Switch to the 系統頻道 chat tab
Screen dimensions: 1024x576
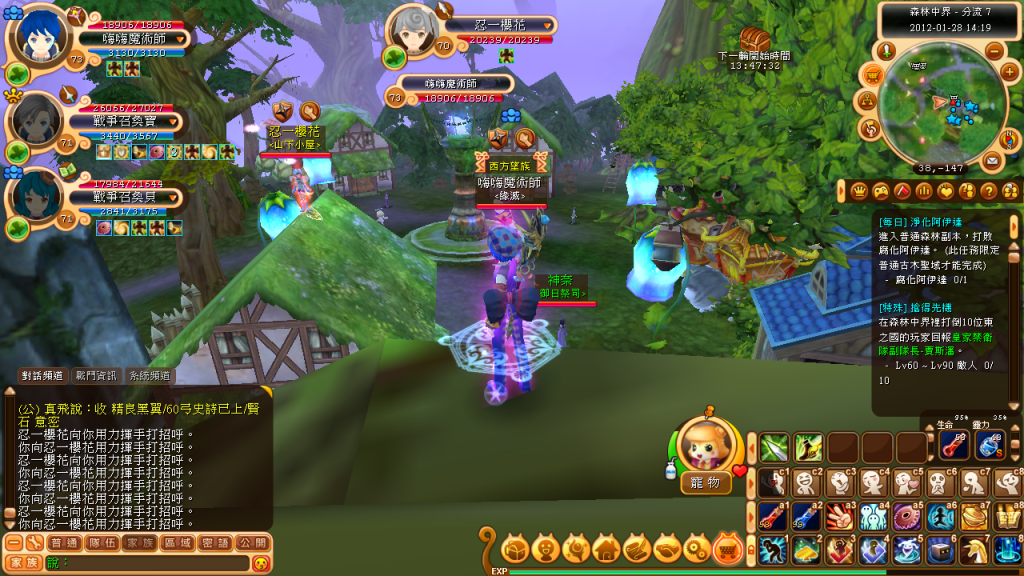pos(149,376)
